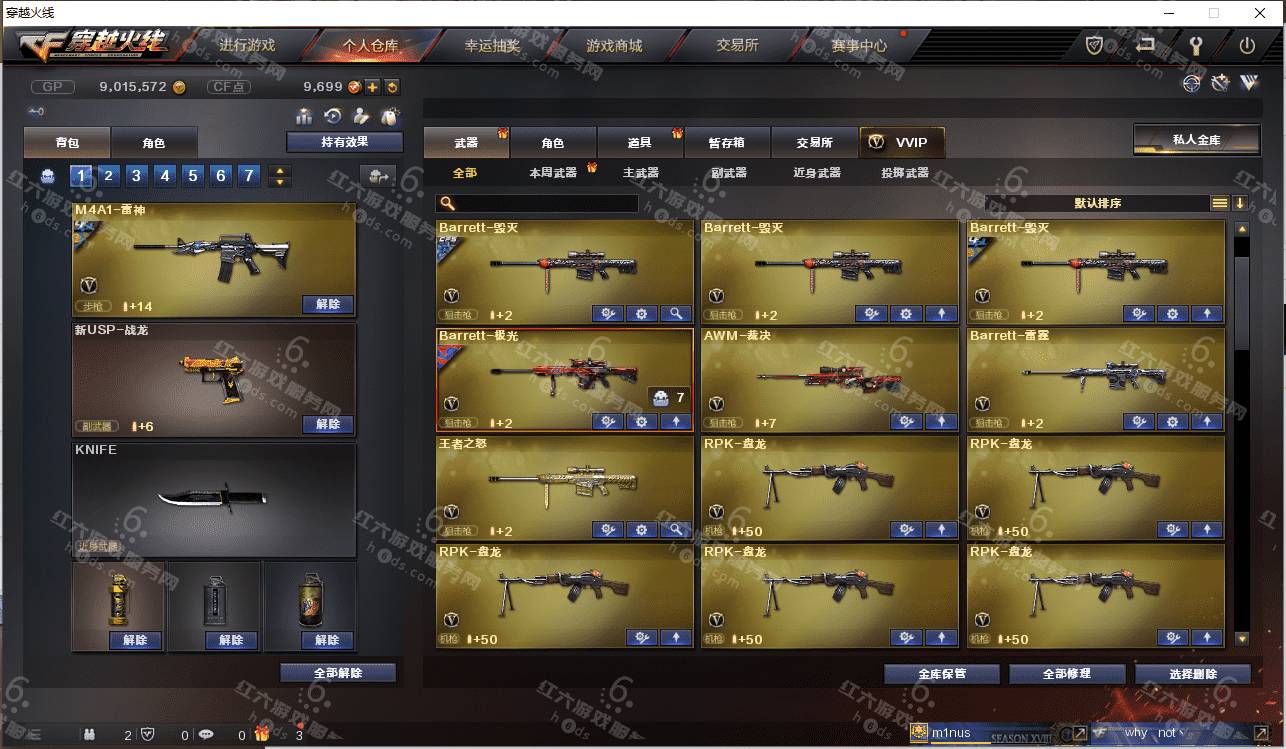Open the 赛事中心 tournament center

(x=858, y=46)
